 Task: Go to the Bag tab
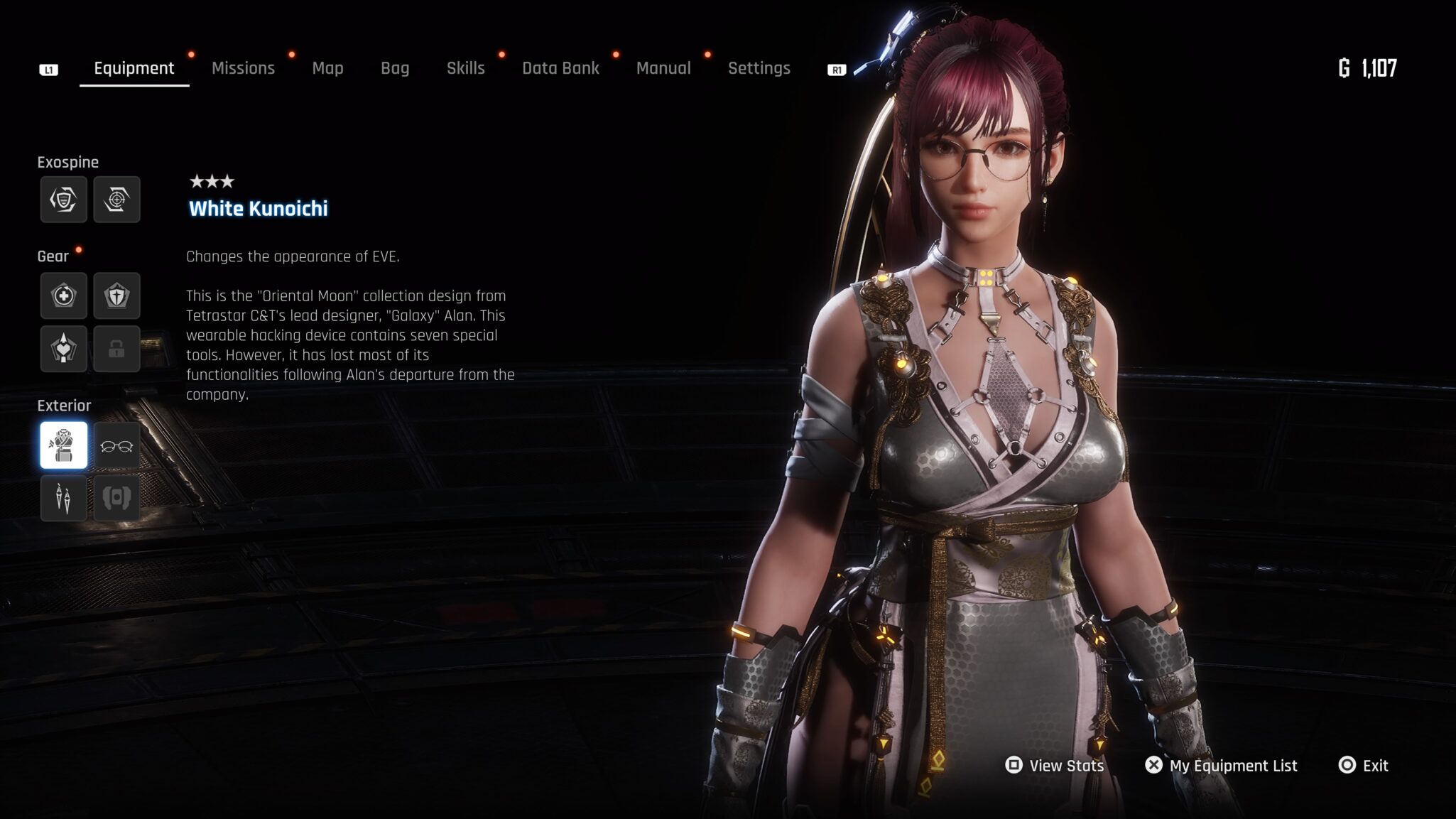pyautogui.click(x=395, y=68)
